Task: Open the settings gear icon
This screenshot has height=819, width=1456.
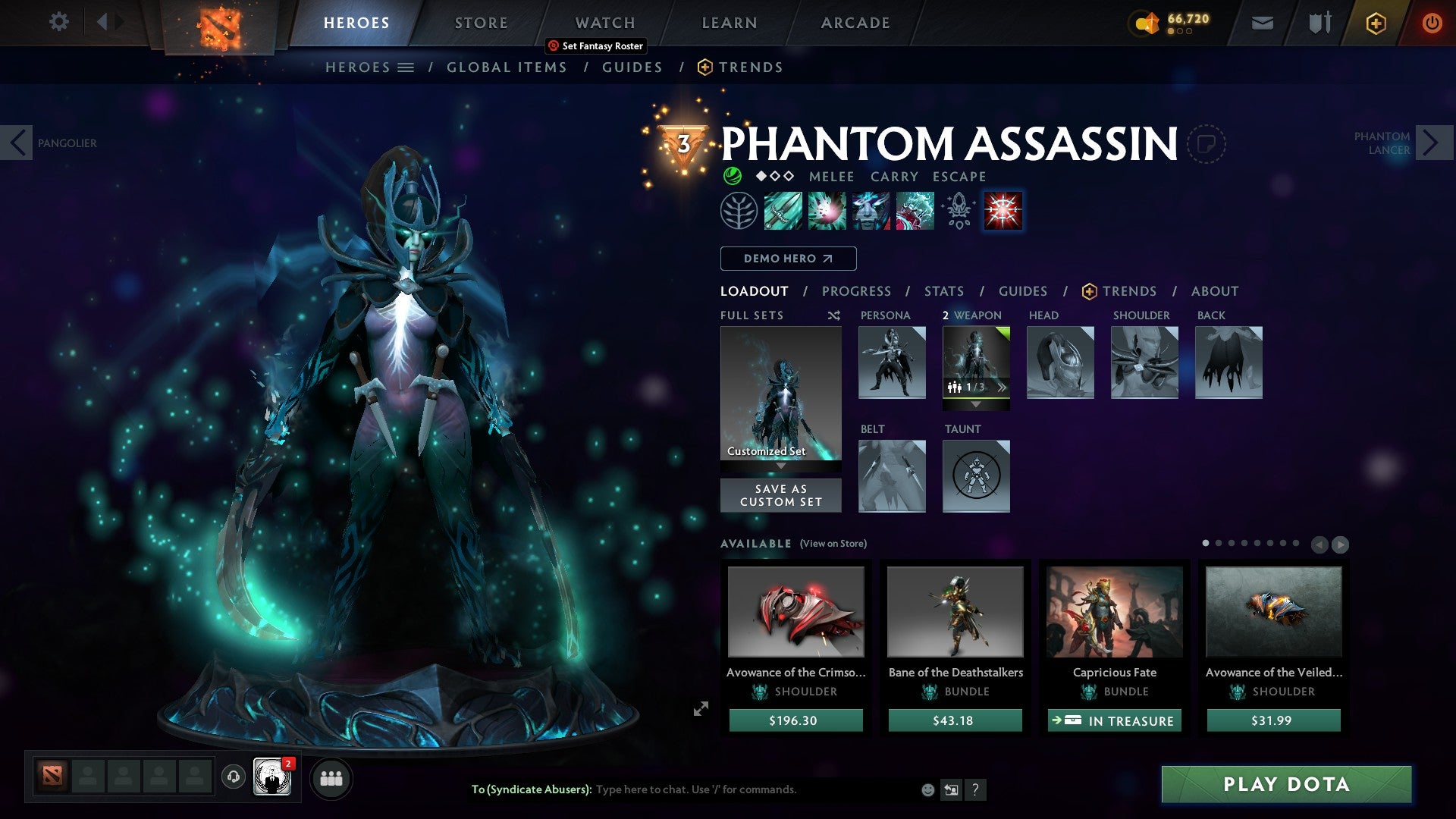Action: click(x=58, y=22)
